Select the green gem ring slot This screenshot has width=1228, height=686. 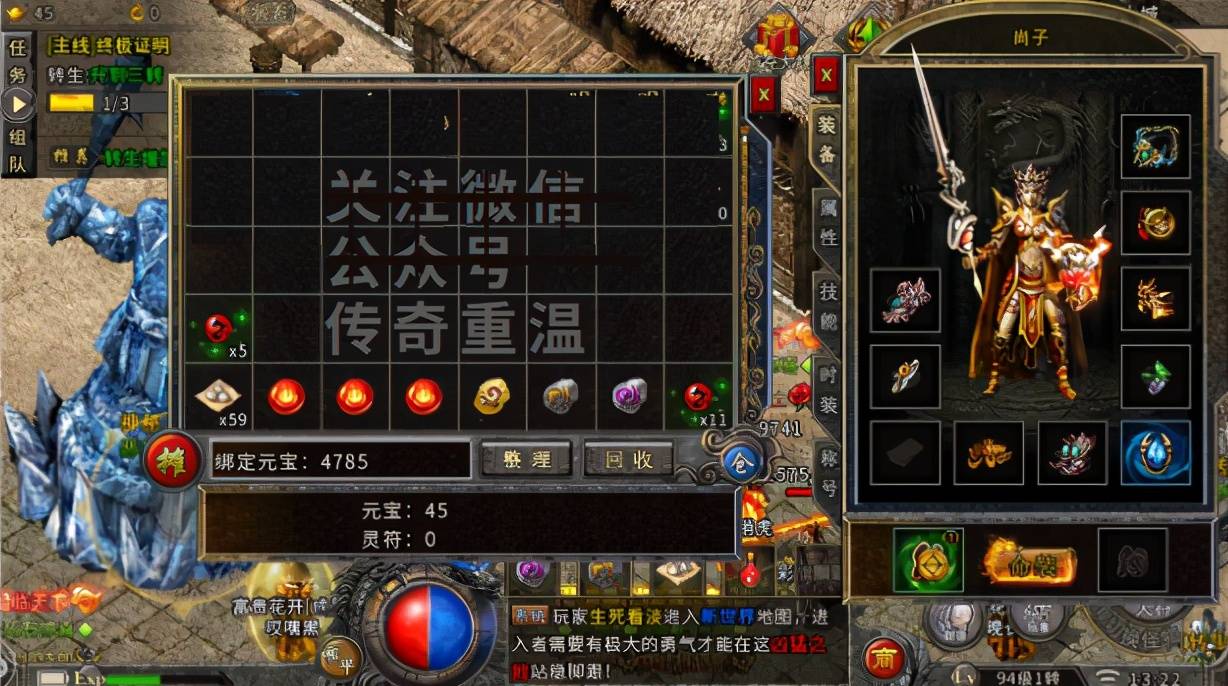point(1155,376)
